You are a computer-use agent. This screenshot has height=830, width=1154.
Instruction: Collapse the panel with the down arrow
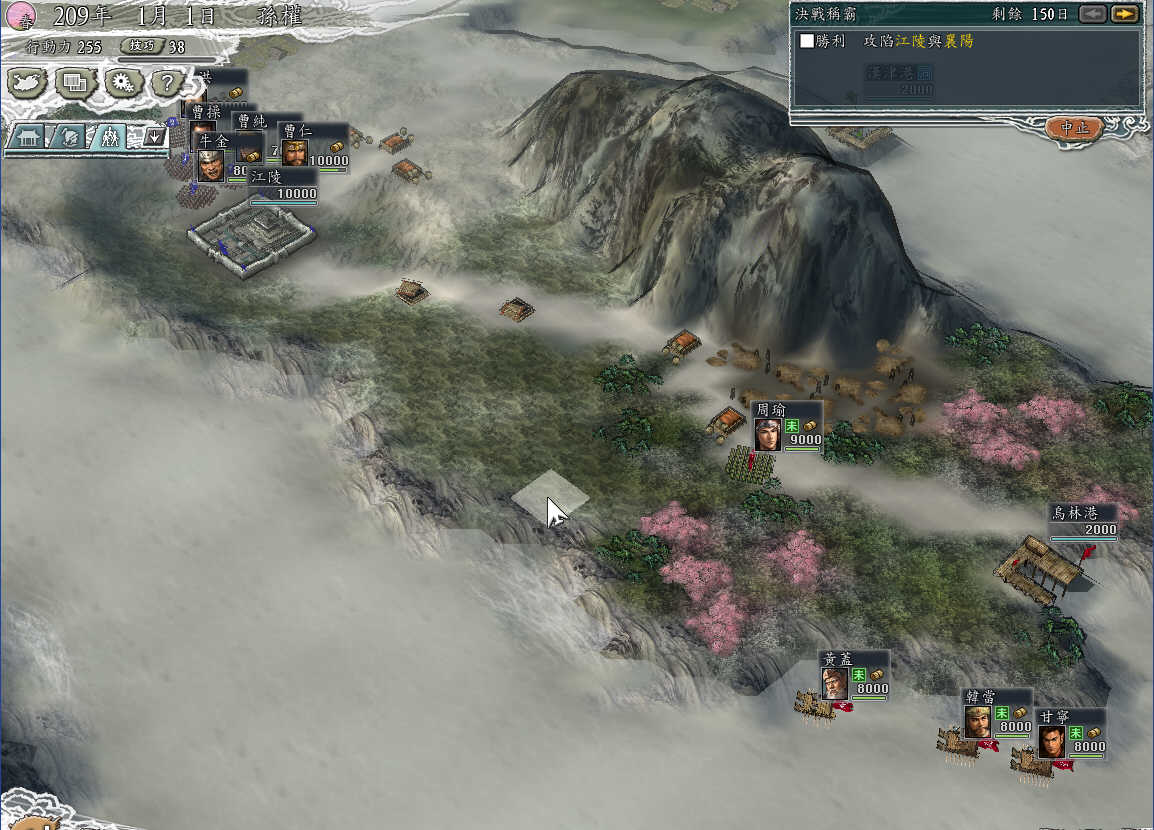pos(154,137)
